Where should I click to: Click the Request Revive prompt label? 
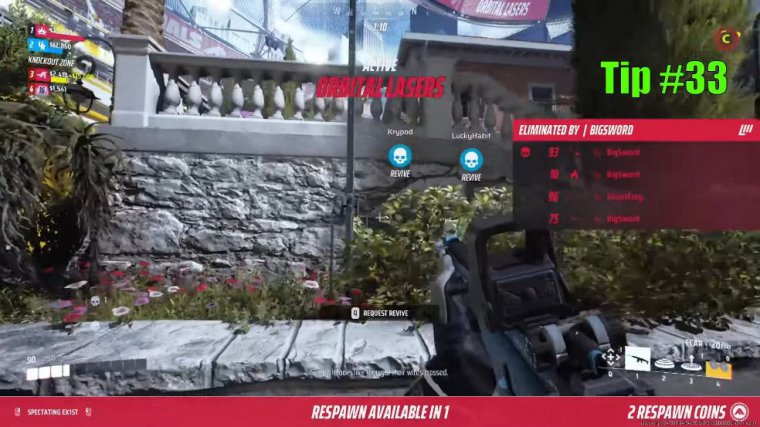point(382,312)
